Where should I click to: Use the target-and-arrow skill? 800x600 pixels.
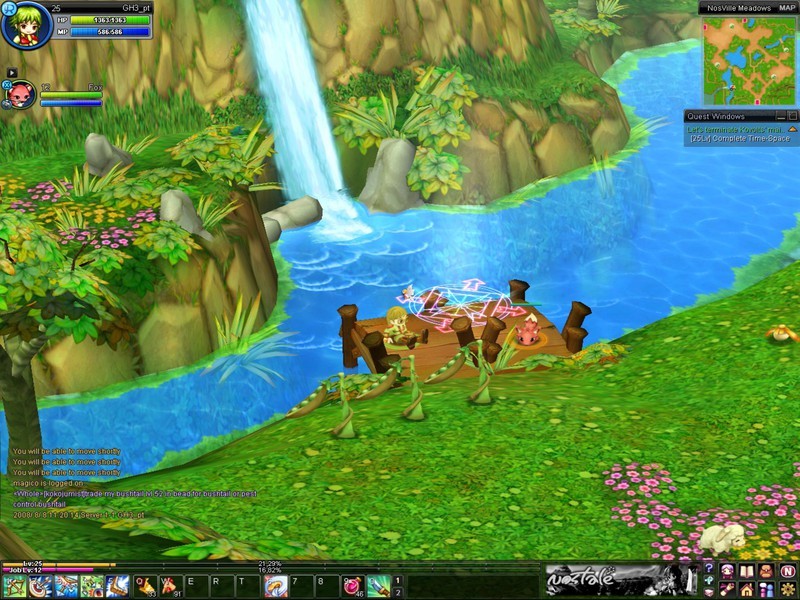pyautogui.click(x=41, y=587)
